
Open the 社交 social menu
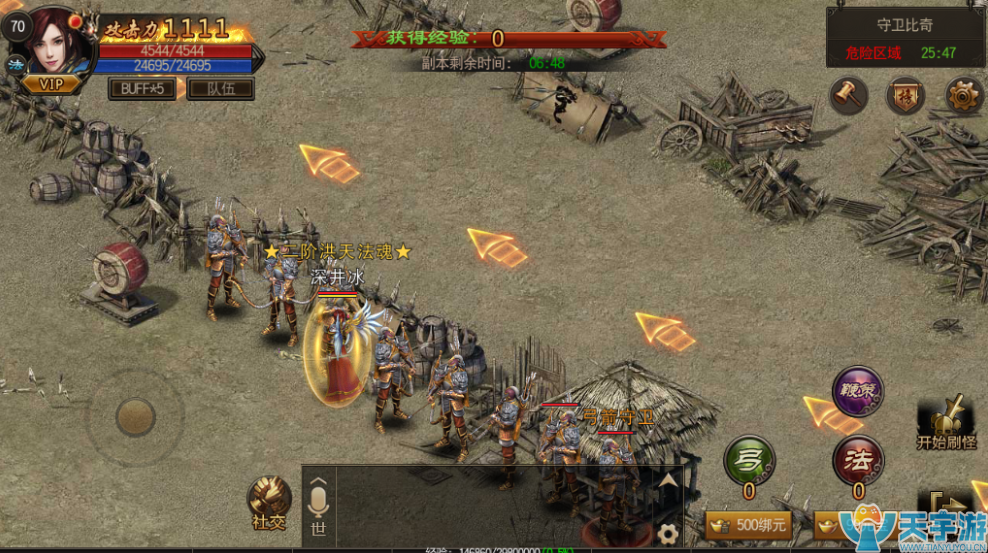click(x=269, y=503)
